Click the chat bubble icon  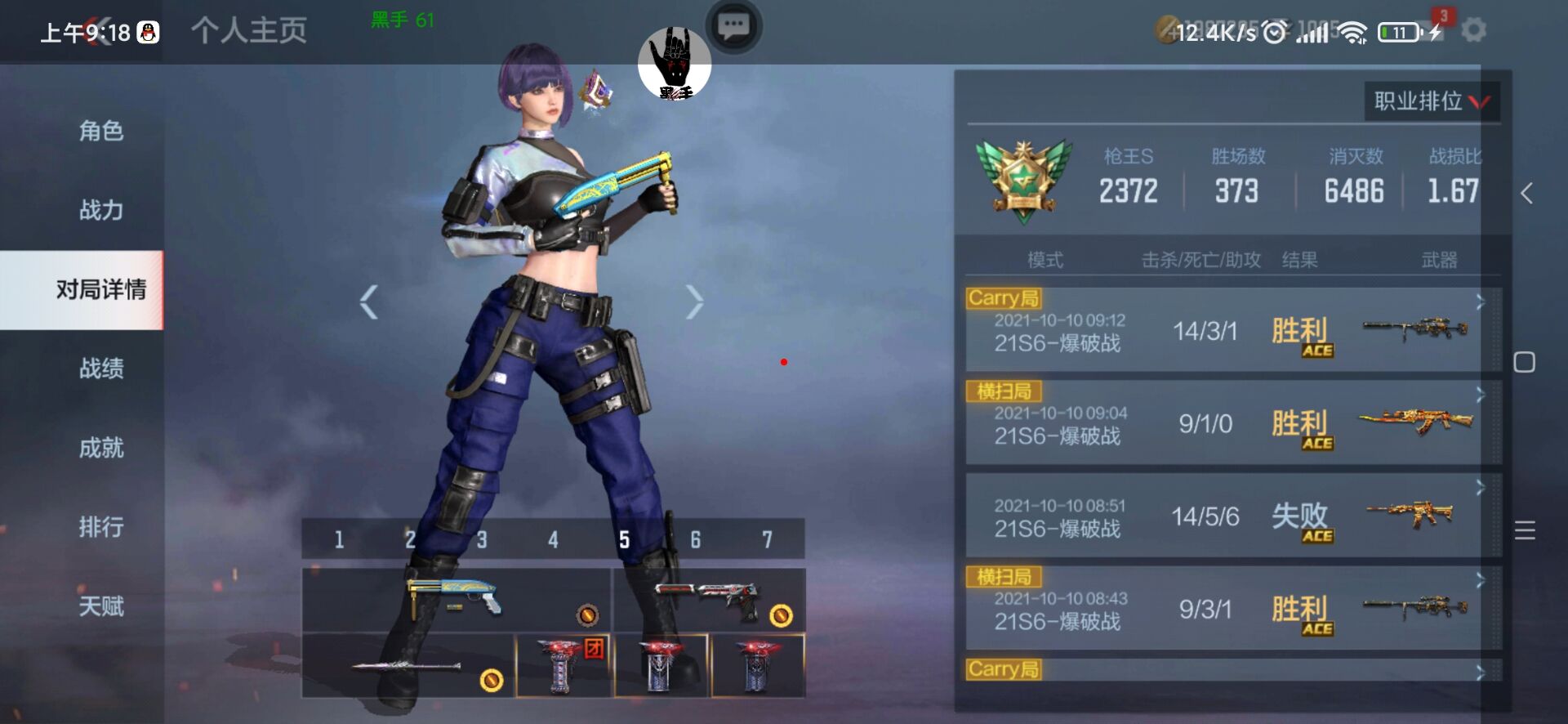[733, 26]
